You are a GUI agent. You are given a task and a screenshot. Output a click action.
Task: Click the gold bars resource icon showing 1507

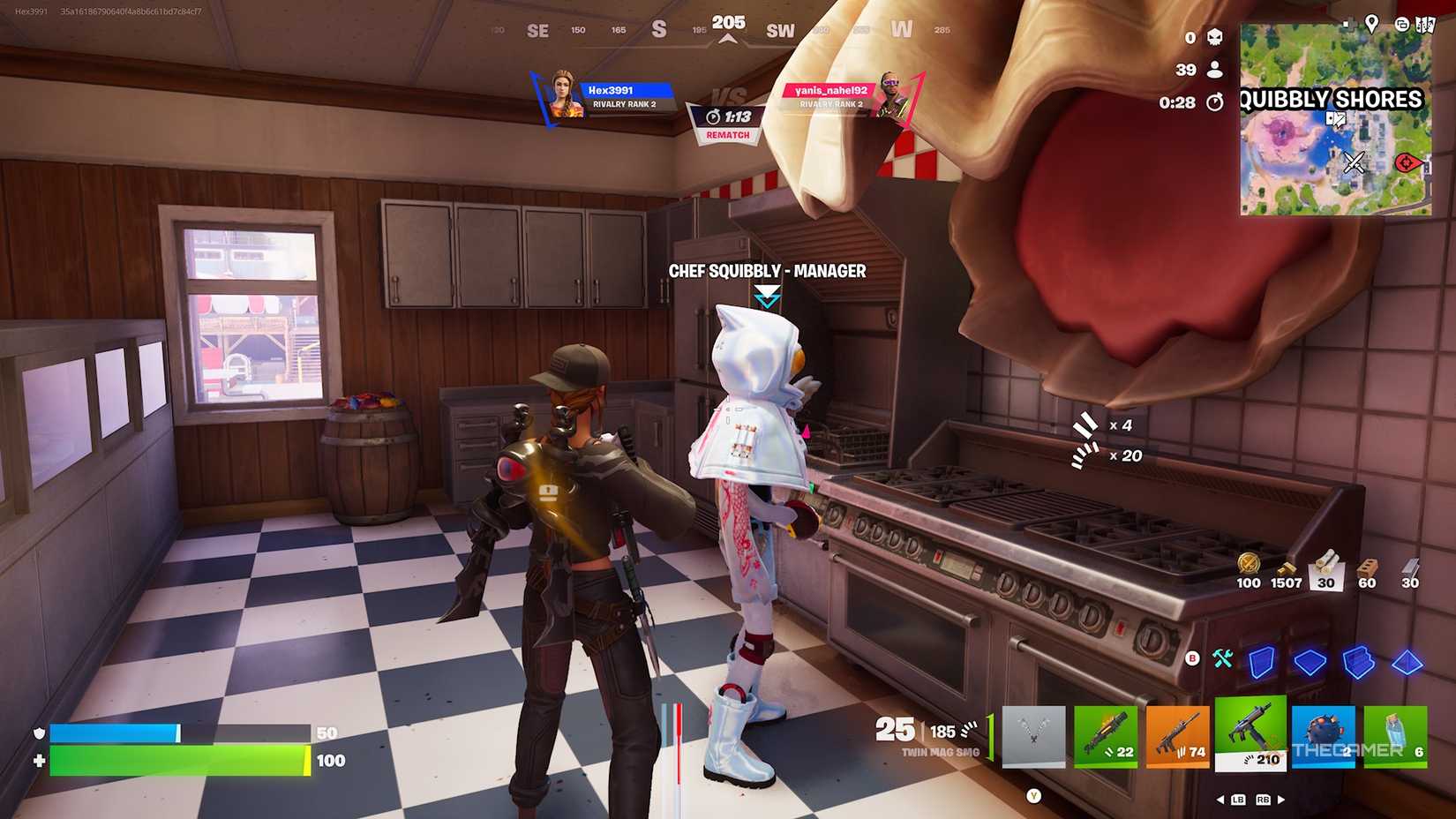[x=1286, y=569]
